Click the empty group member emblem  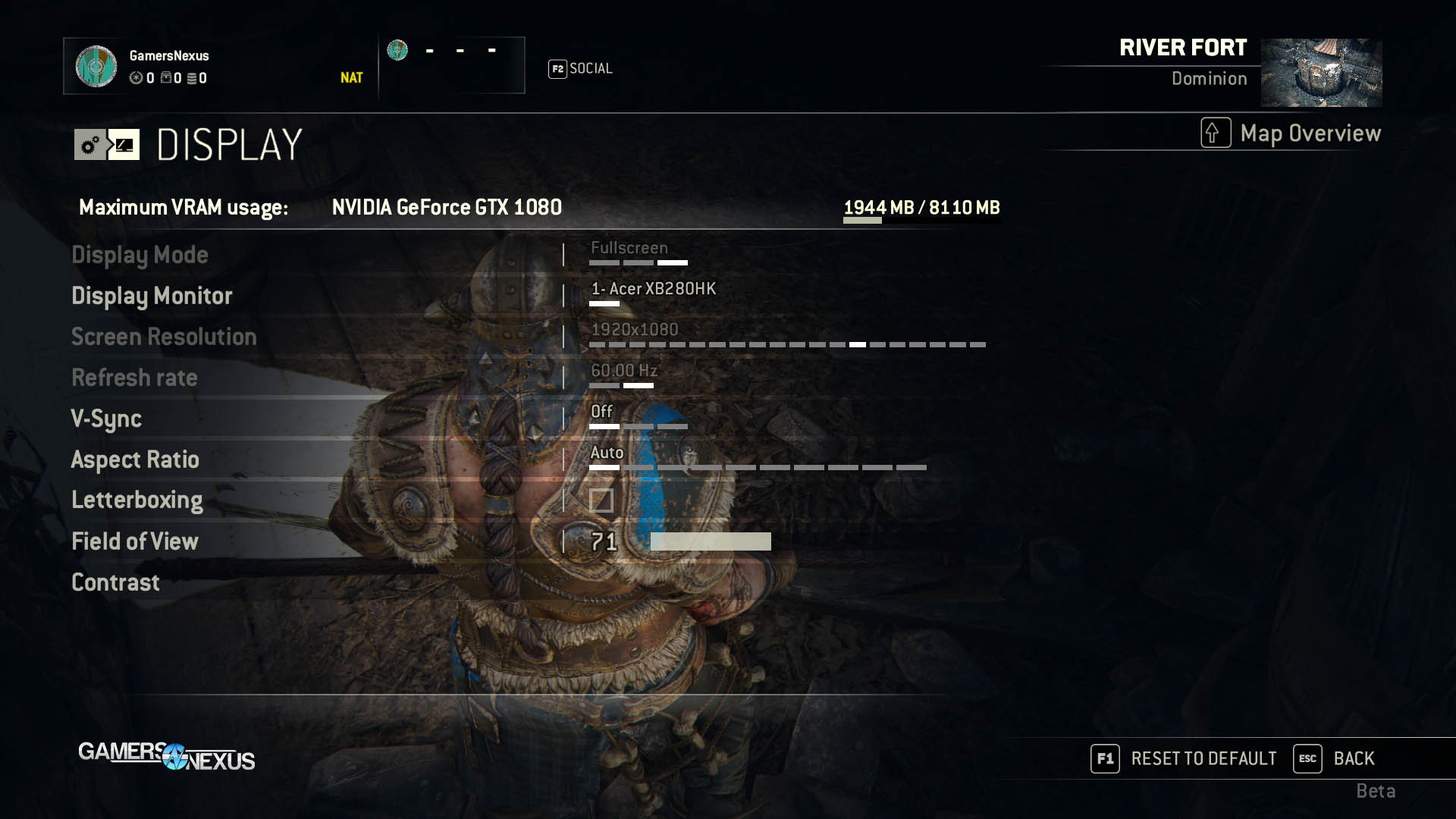click(x=397, y=51)
